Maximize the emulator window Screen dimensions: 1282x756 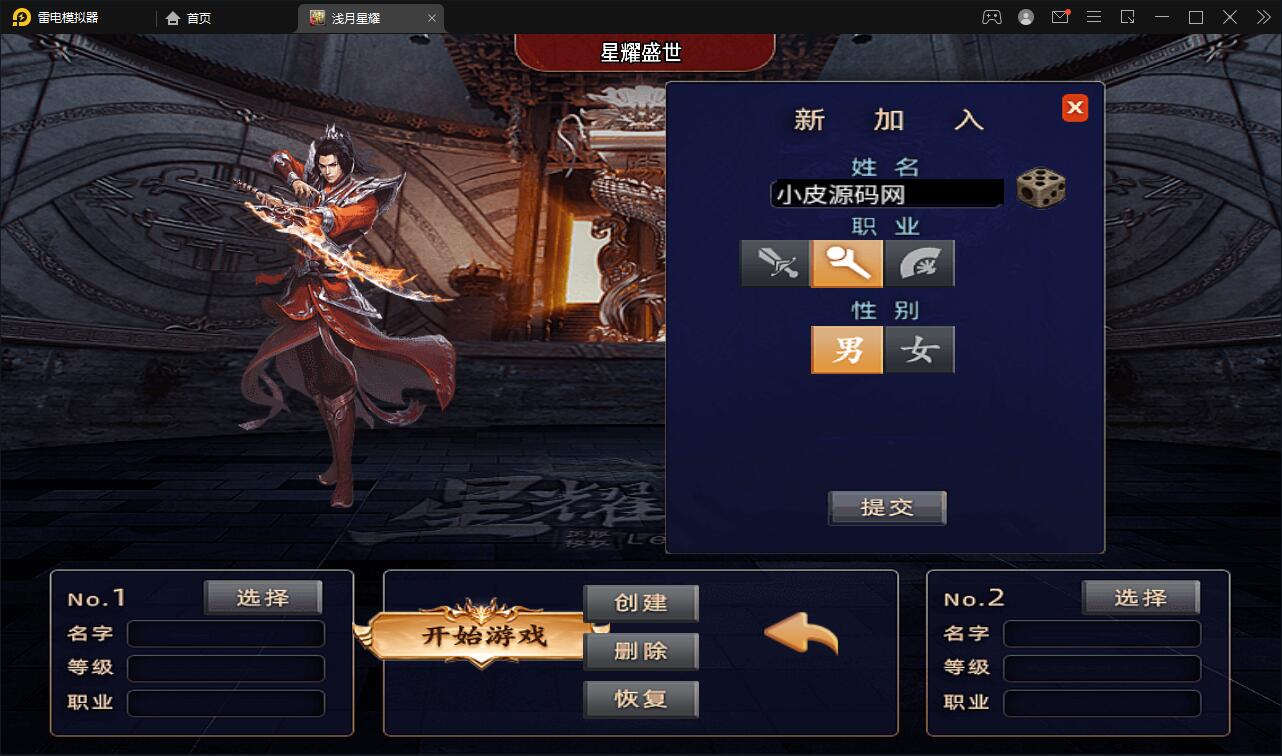[x=1195, y=17]
